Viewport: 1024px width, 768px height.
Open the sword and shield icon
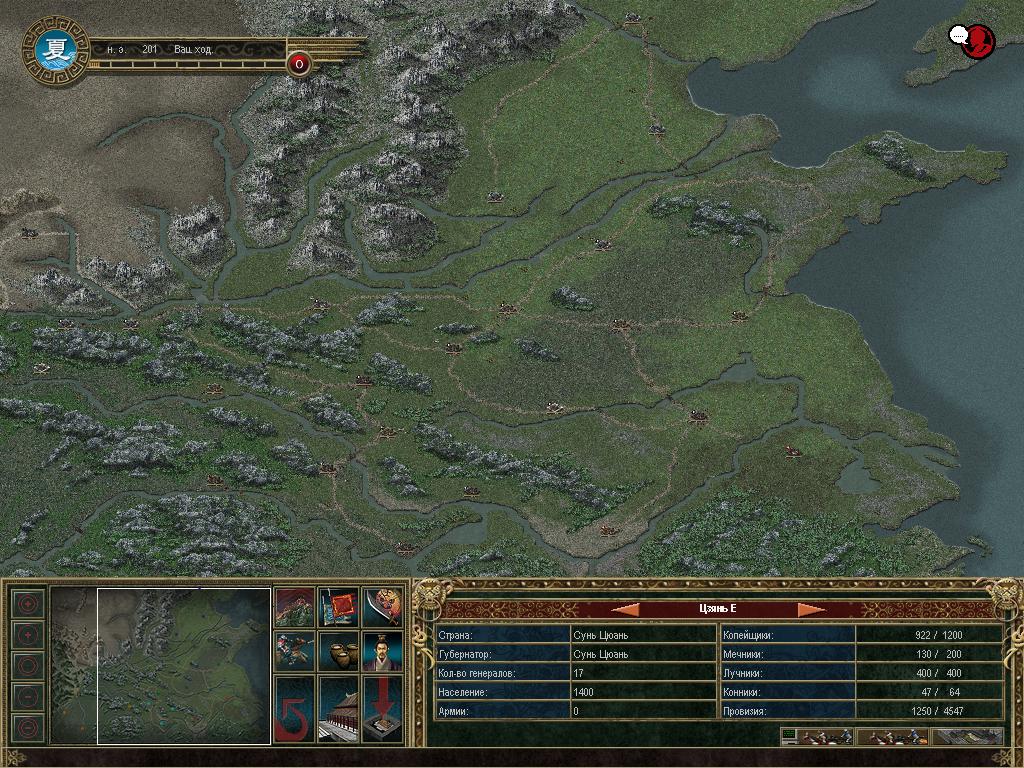click(x=382, y=607)
